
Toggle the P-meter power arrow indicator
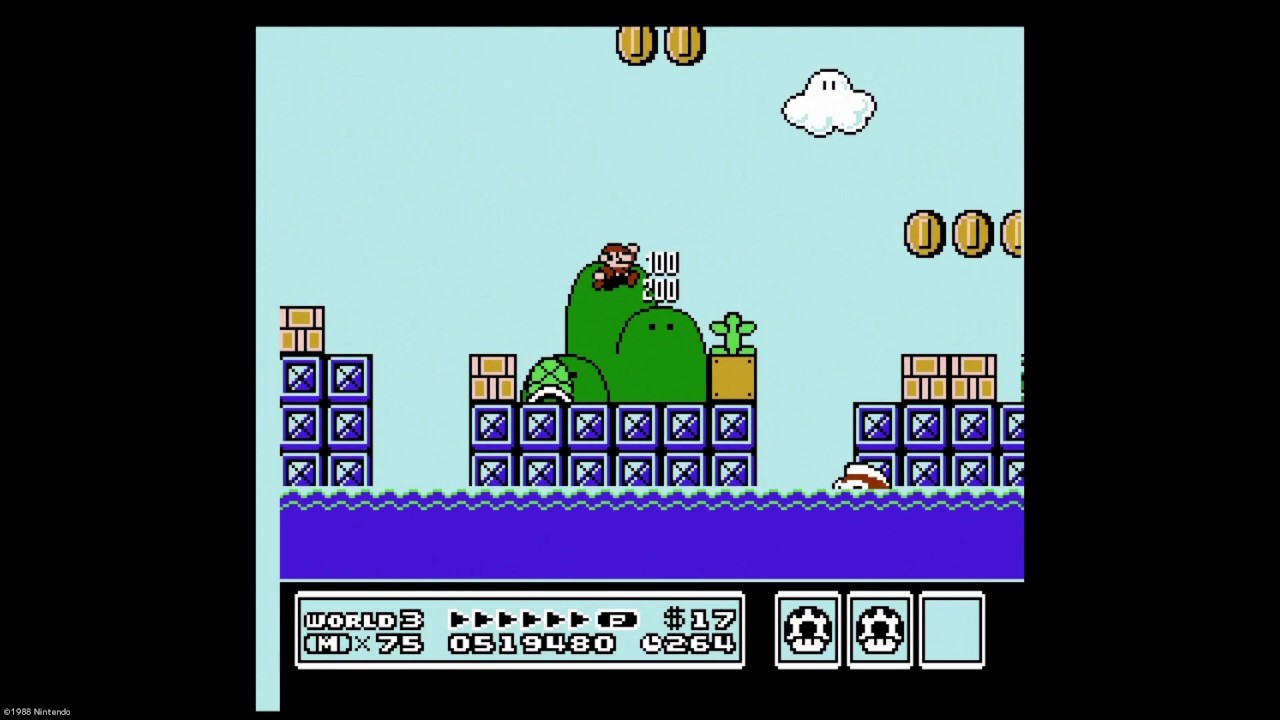(x=540, y=619)
